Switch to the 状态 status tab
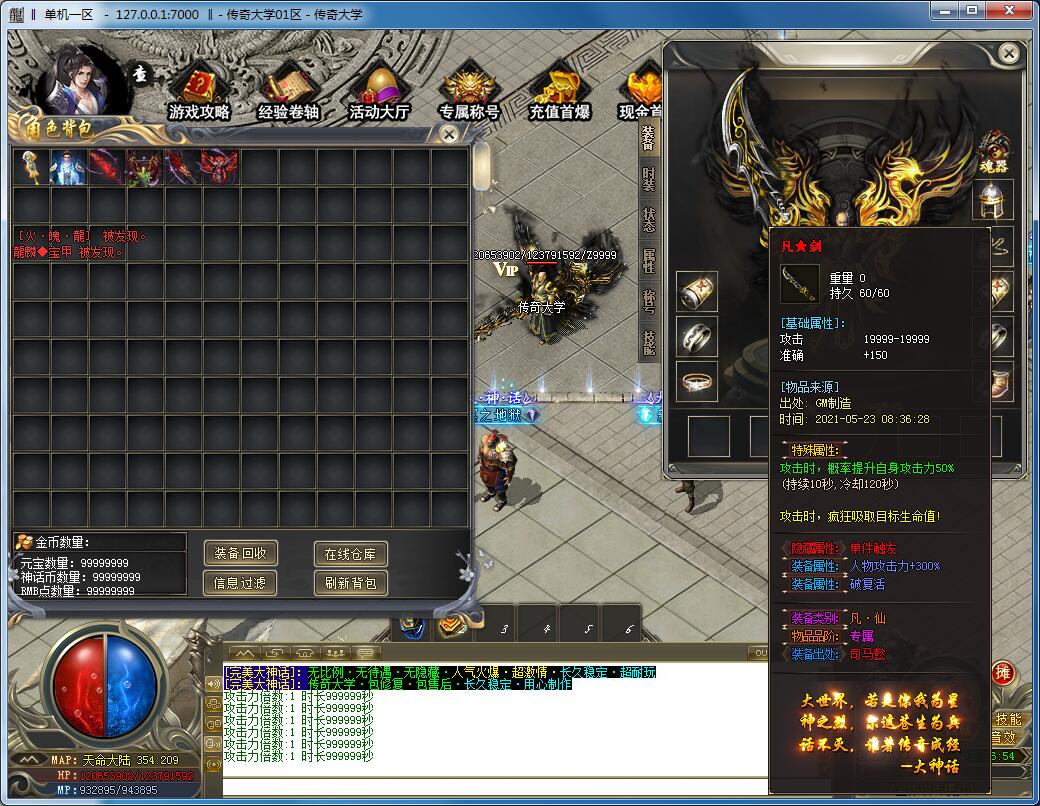This screenshot has height=806, width=1040. (649, 220)
